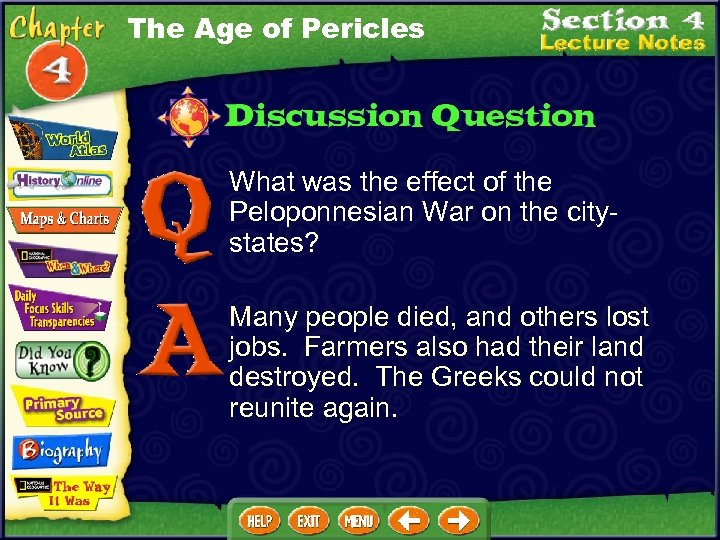Click the HELP button

pos(259,521)
